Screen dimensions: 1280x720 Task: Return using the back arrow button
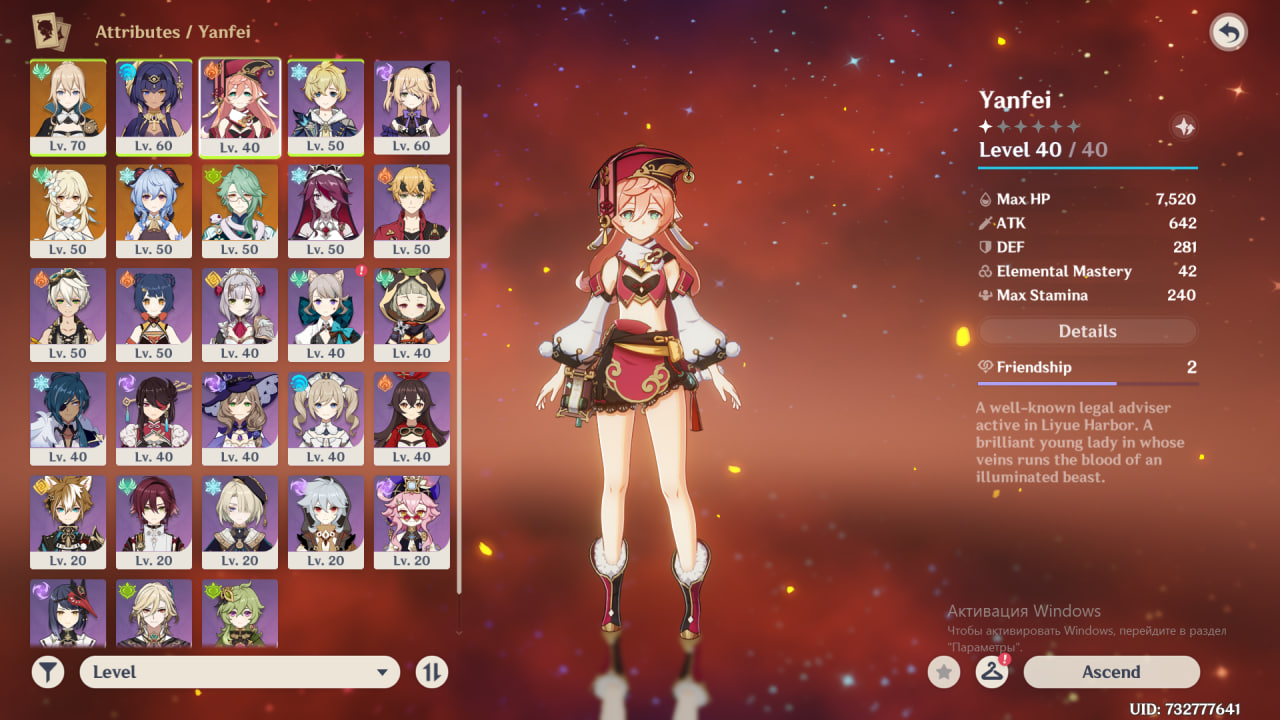pyautogui.click(x=1228, y=32)
